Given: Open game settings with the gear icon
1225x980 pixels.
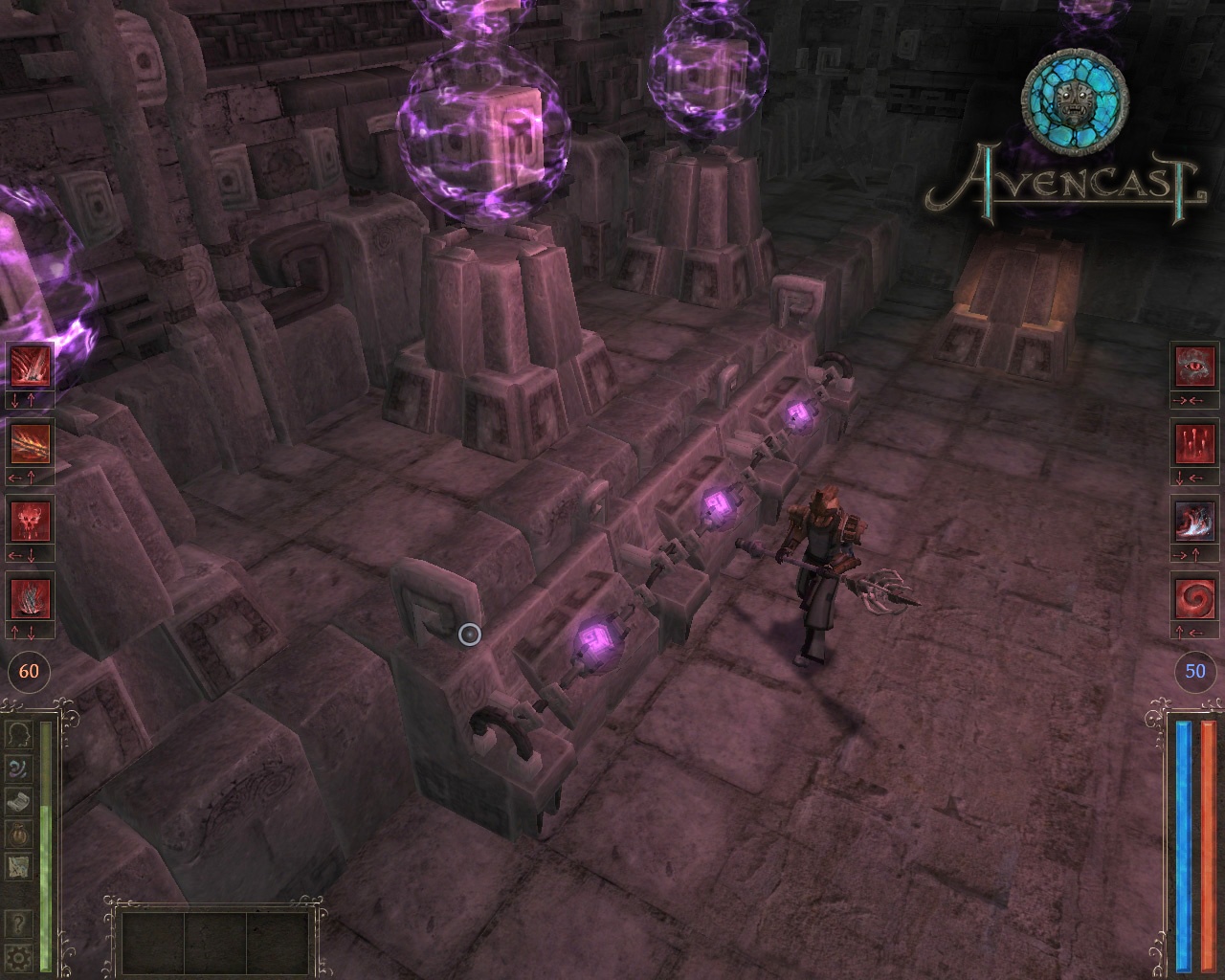Looking at the screenshot, I should tap(19, 956).
